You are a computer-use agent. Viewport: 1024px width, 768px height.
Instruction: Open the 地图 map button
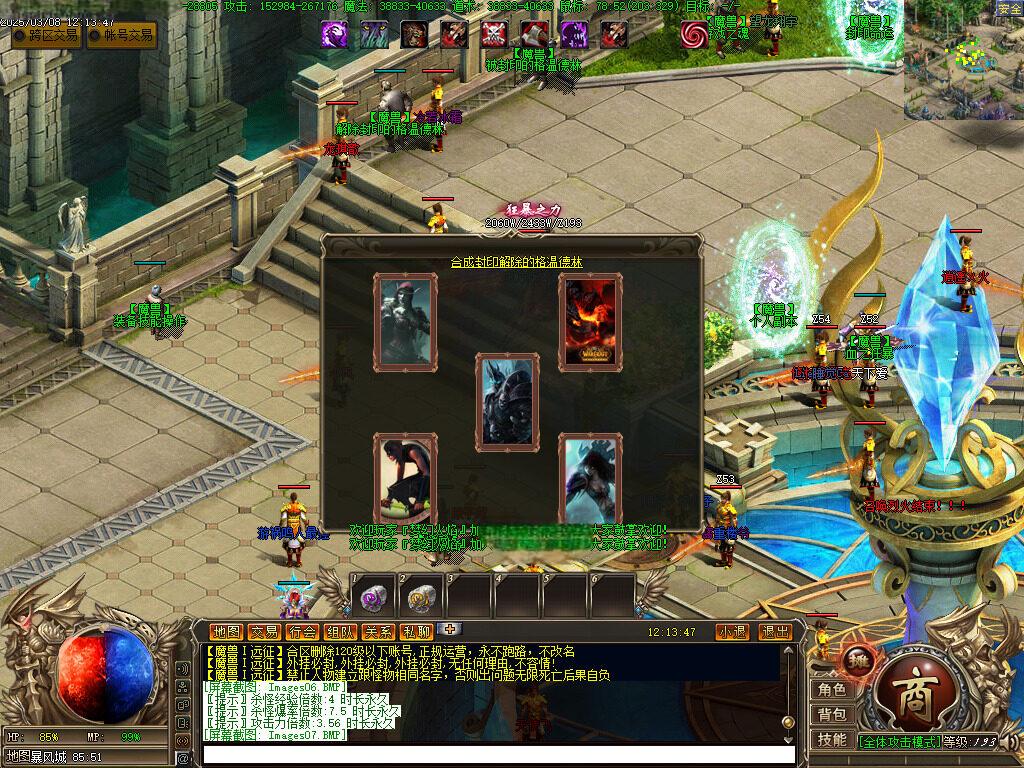227,632
